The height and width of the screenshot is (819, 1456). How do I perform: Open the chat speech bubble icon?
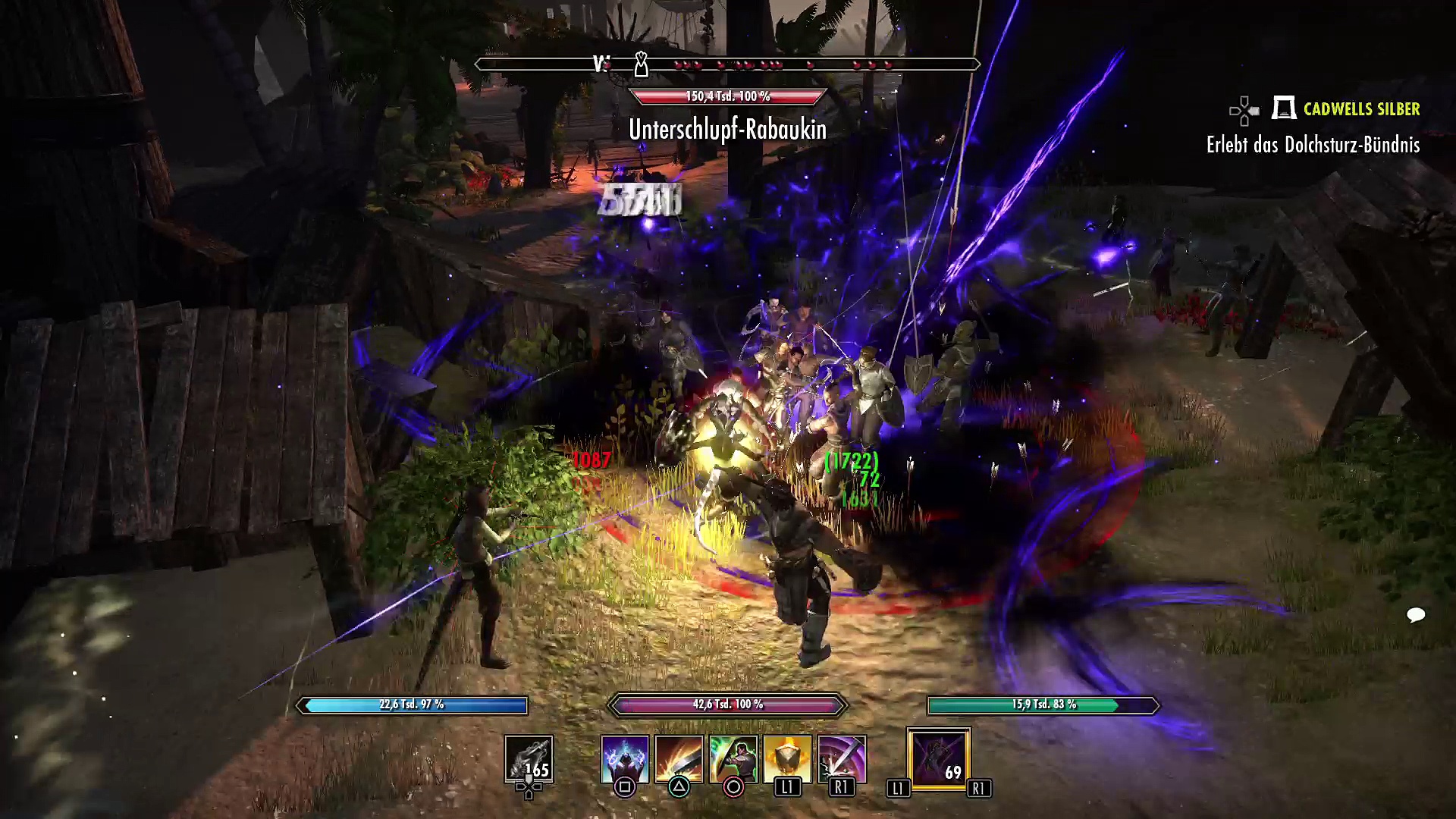click(x=1415, y=614)
